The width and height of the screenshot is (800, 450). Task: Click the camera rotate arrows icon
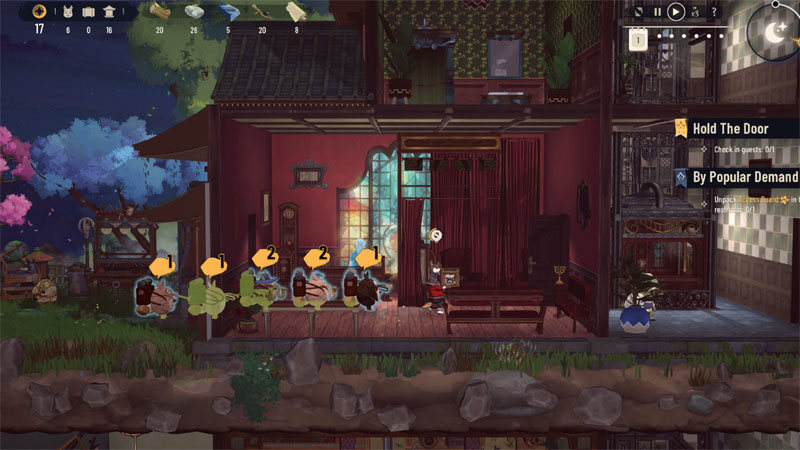point(639,12)
